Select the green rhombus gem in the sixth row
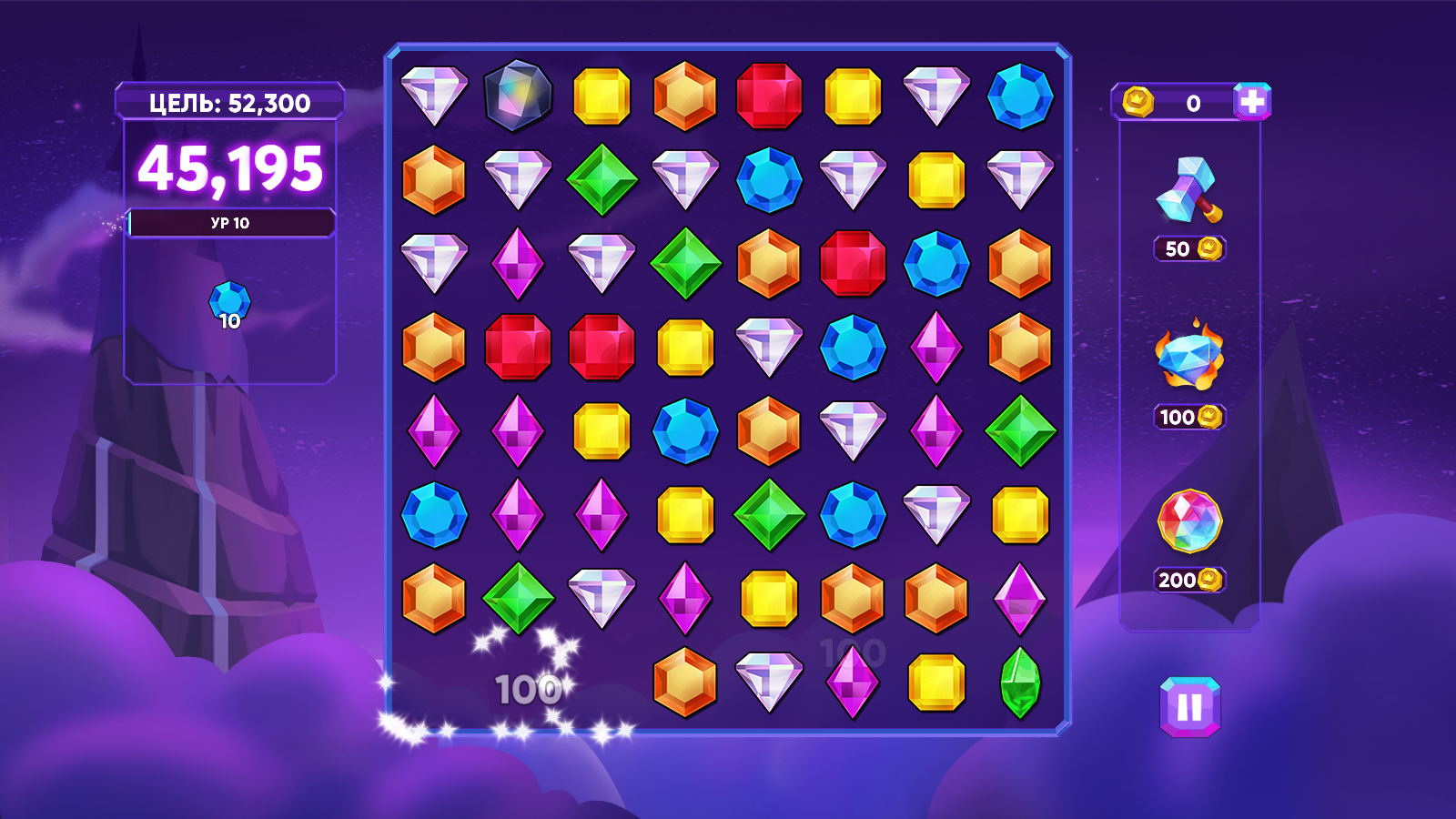Screen dimensions: 1456x819 click(x=769, y=514)
